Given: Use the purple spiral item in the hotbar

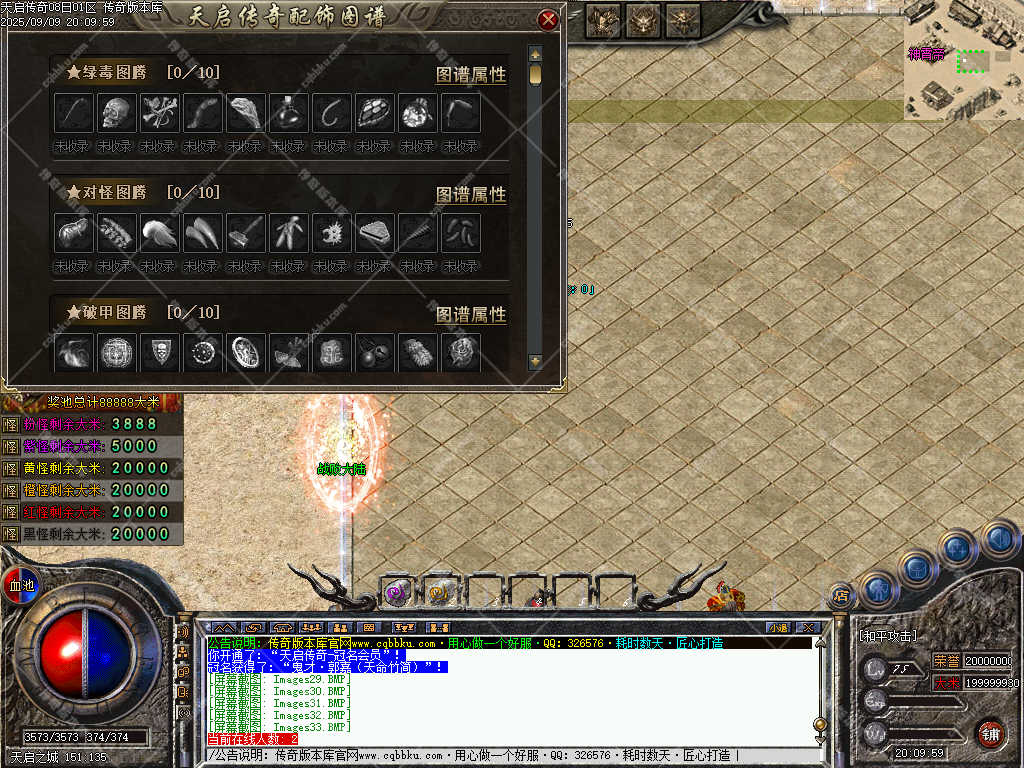Looking at the screenshot, I should [397, 593].
